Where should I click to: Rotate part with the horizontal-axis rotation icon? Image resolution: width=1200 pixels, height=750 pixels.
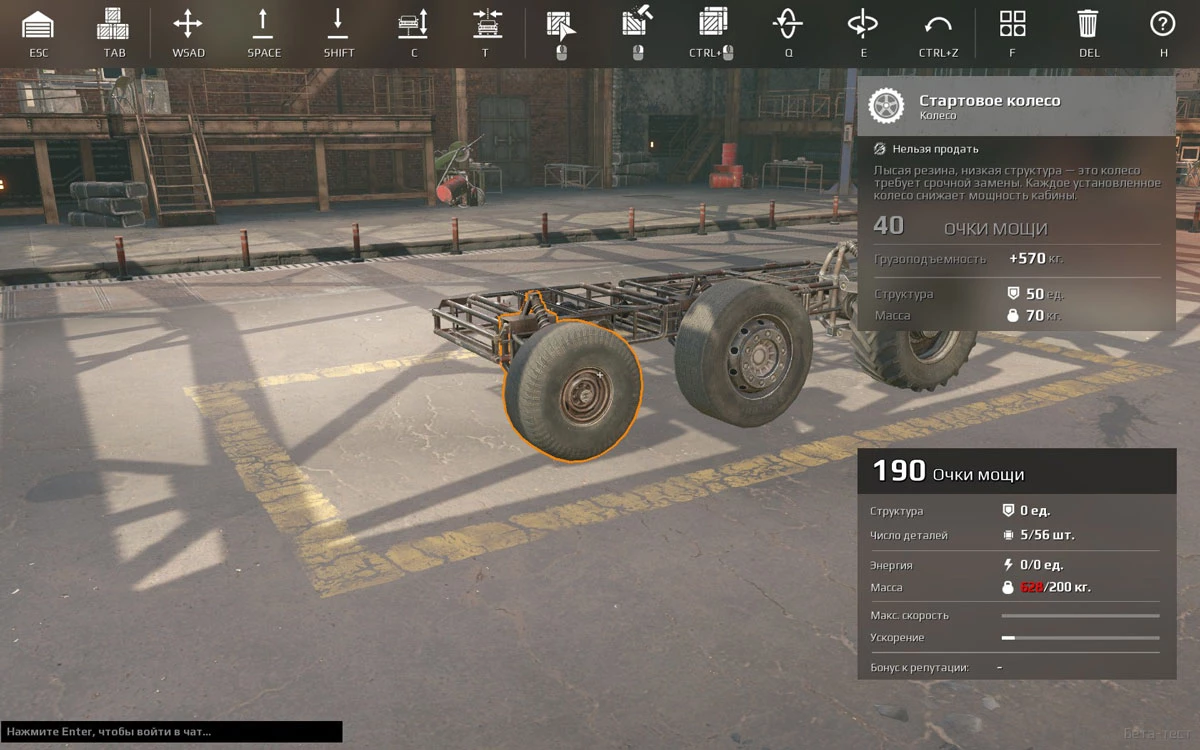coord(788,24)
